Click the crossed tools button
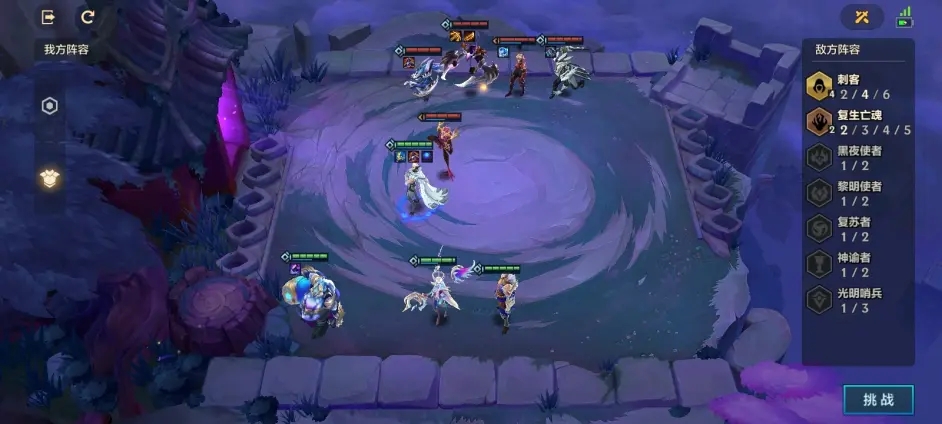942x424 pixels. [862, 17]
